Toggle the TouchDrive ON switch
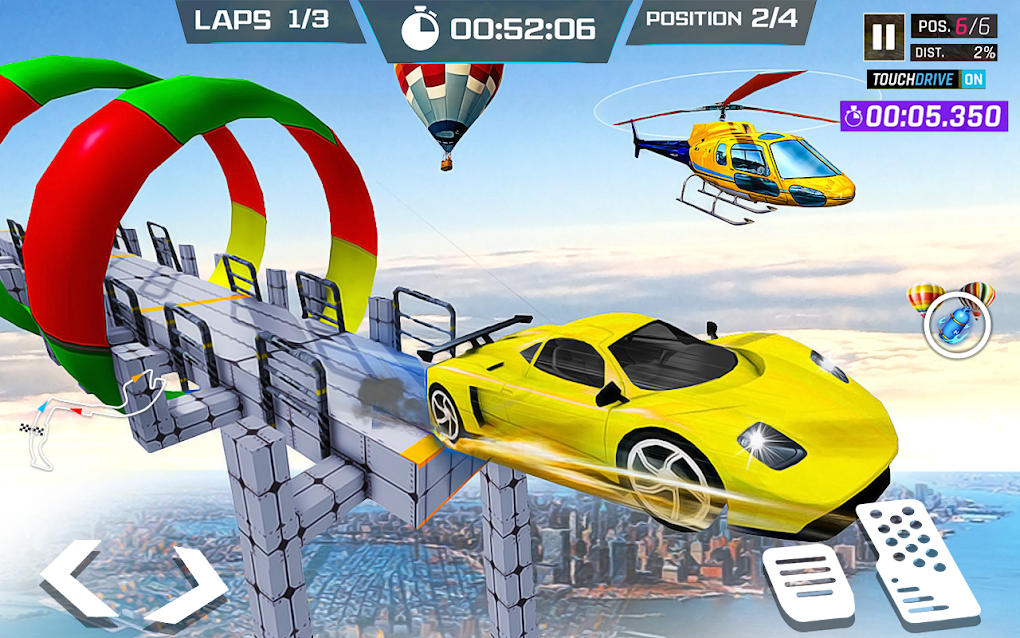Viewport: 1020px width, 638px height. [x=973, y=79]
